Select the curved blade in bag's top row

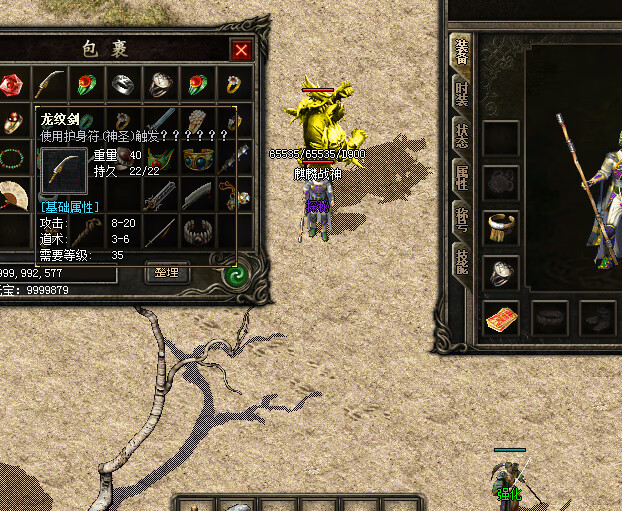click(48, 85)
